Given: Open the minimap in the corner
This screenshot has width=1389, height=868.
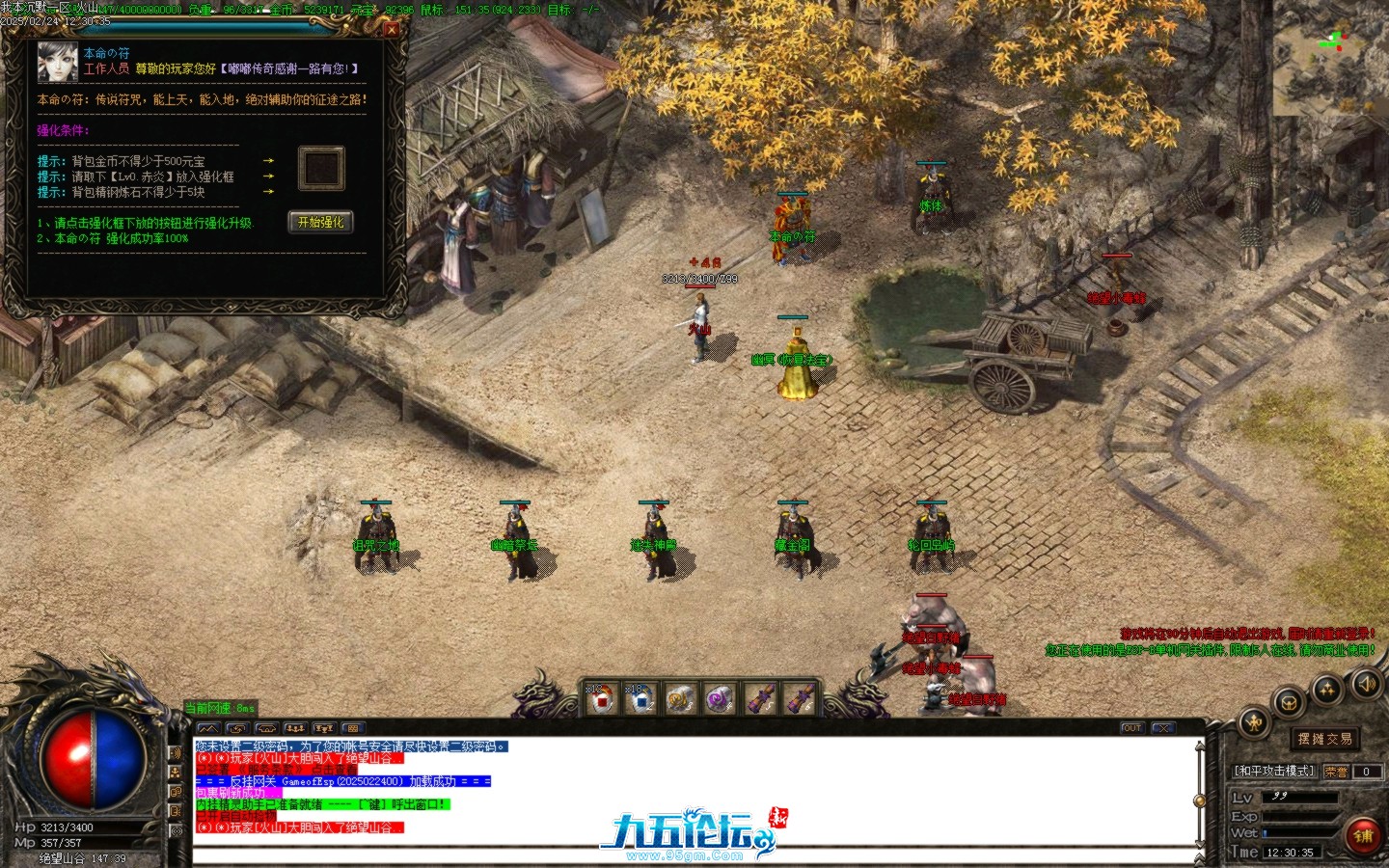Looking at the screenshot, I should (x=1329, y=58).
